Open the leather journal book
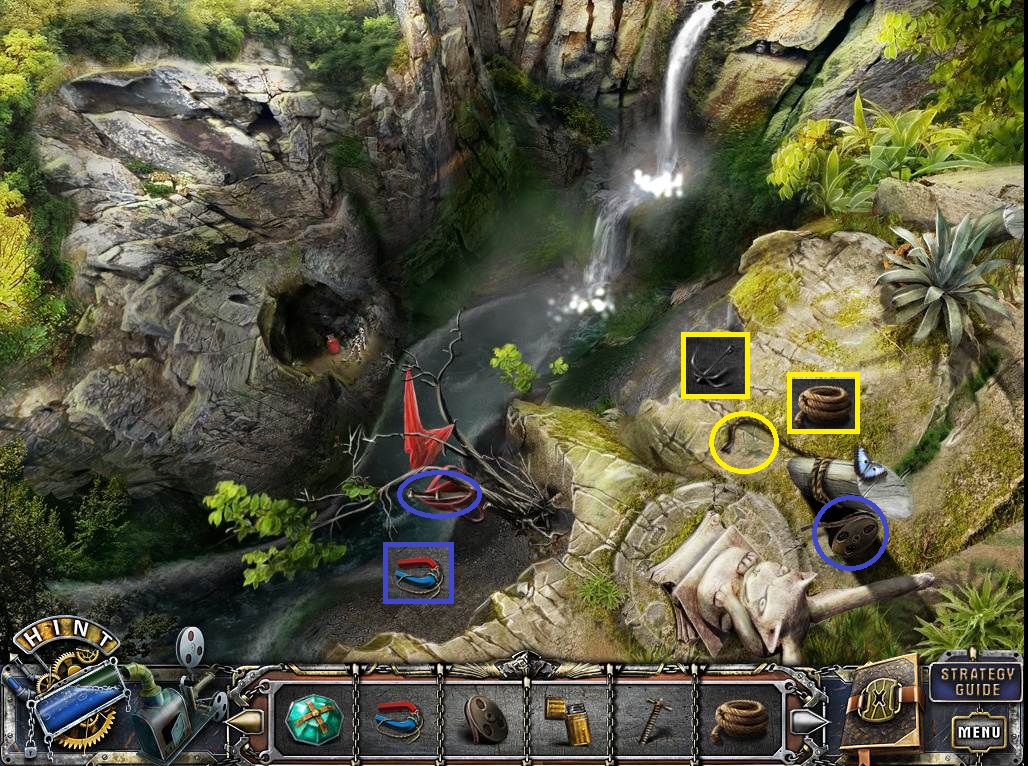 click(880, 703)
